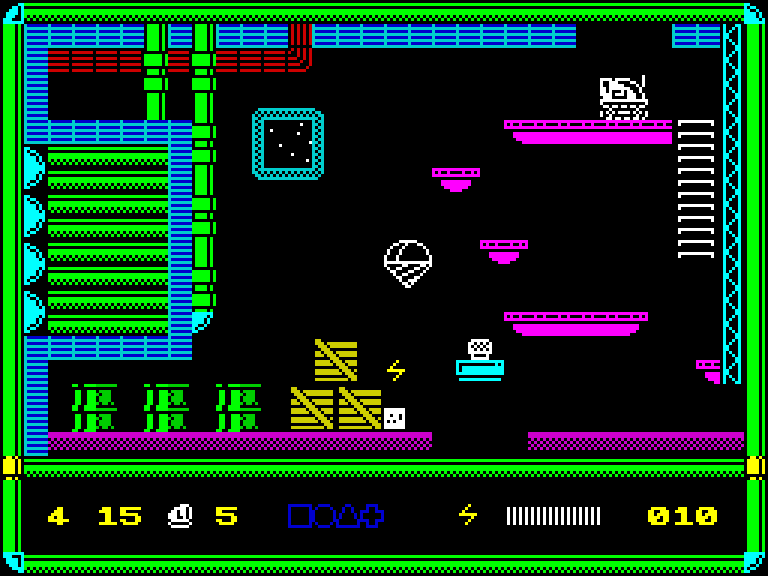Select the blue triangle shape slot
The width and height of the screenshot is (768, 576).
(x=347, y=516)
